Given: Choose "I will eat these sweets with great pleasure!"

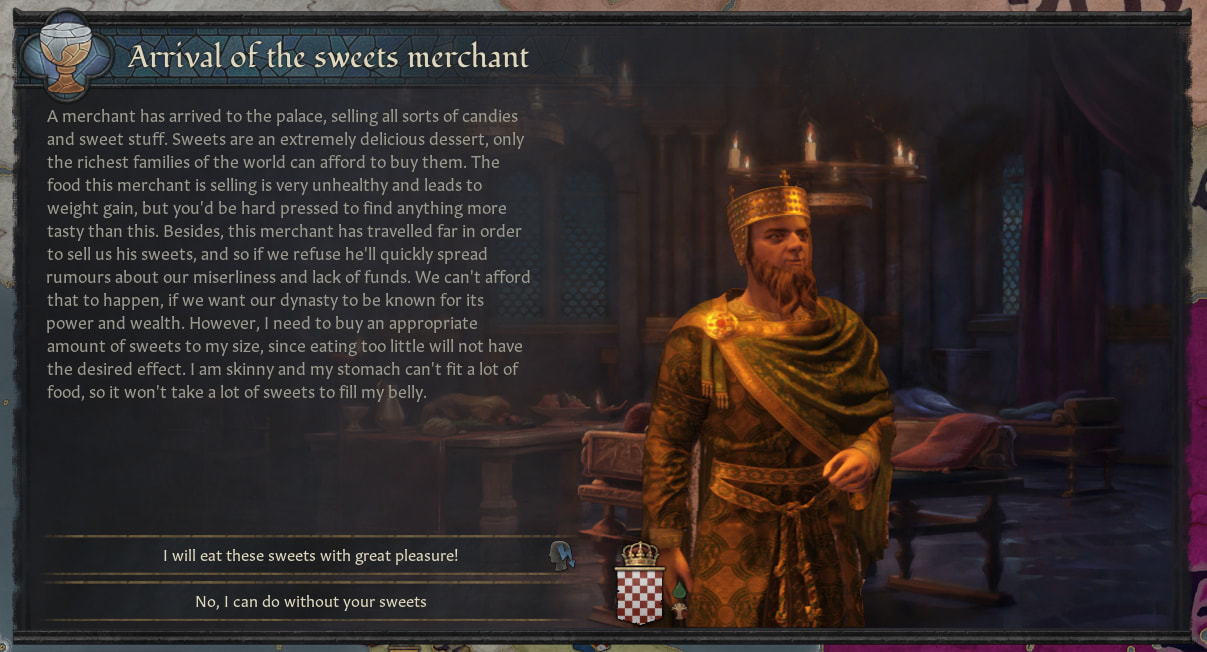Looking at the screenshot, I should pyautogui.click(x=310, y=556).
